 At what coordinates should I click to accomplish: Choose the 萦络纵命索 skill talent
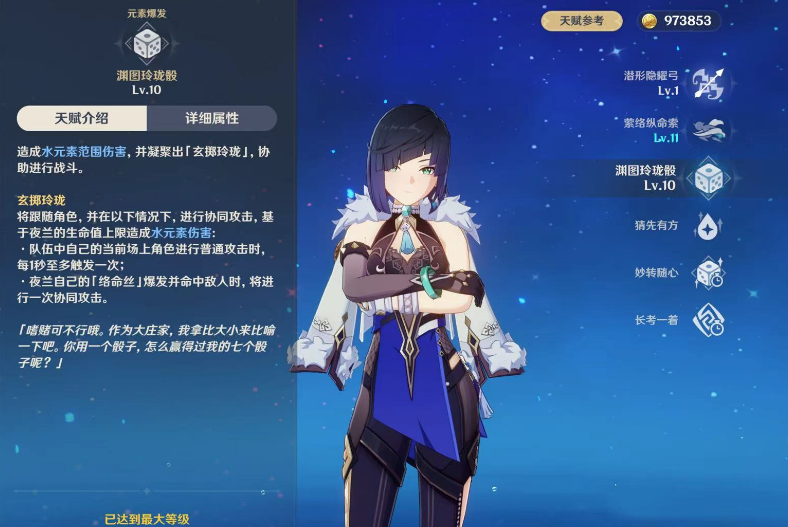coord(708,130)
